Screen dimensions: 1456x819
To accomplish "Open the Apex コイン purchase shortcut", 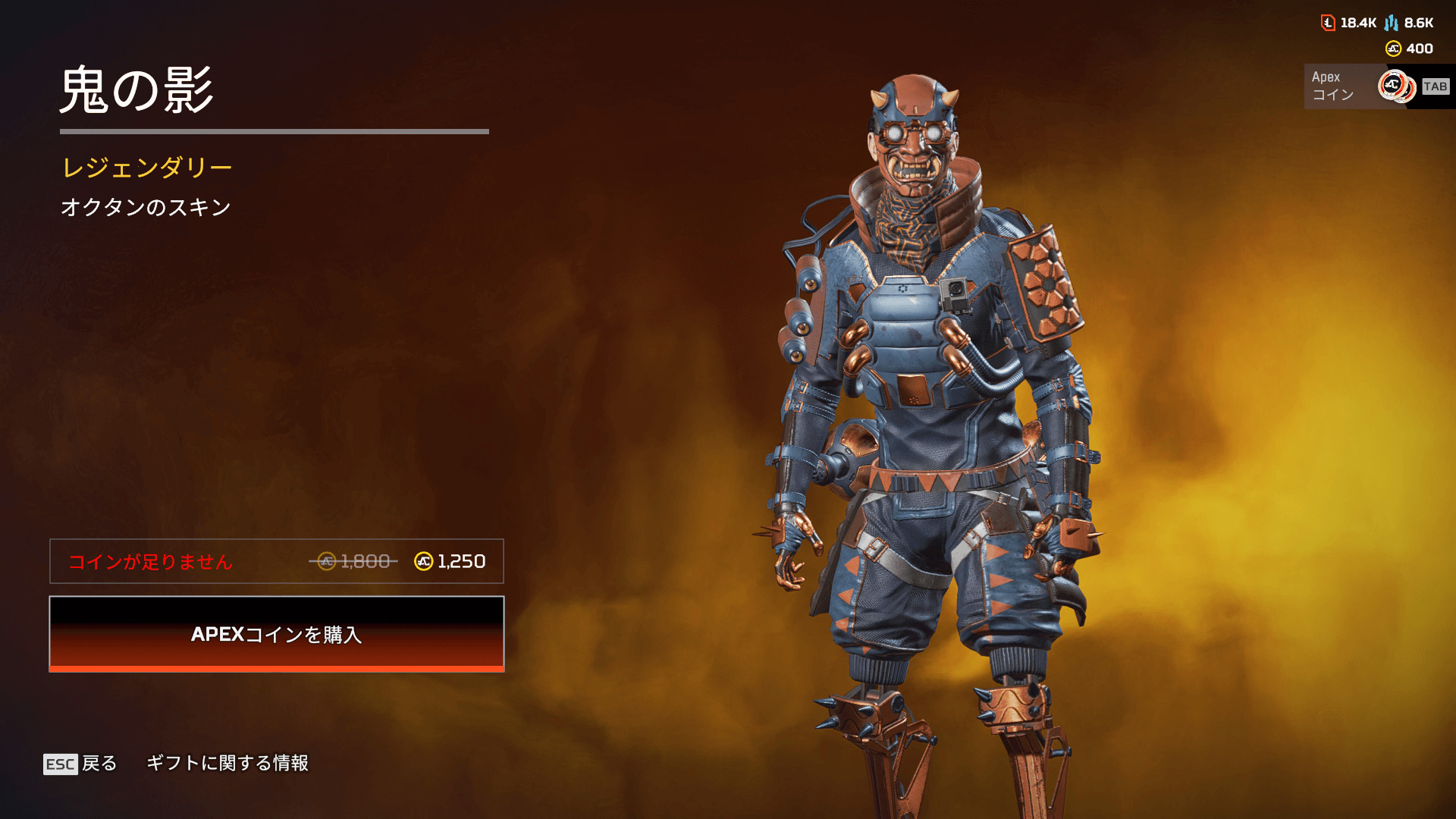I will tap(1377, 86).
